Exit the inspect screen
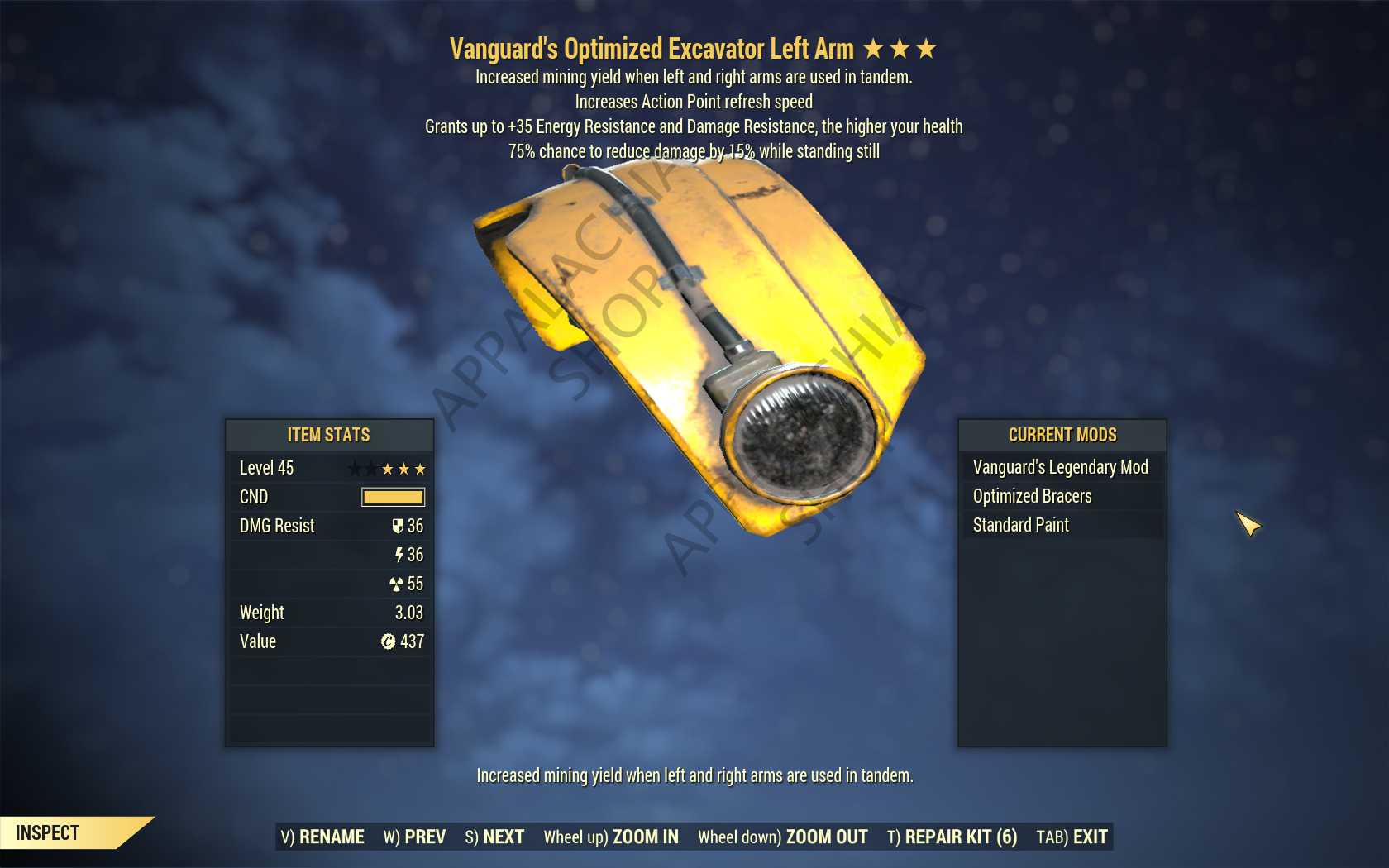The width and height of the screenshot is (1389, 868). (x=1072, y=837)
